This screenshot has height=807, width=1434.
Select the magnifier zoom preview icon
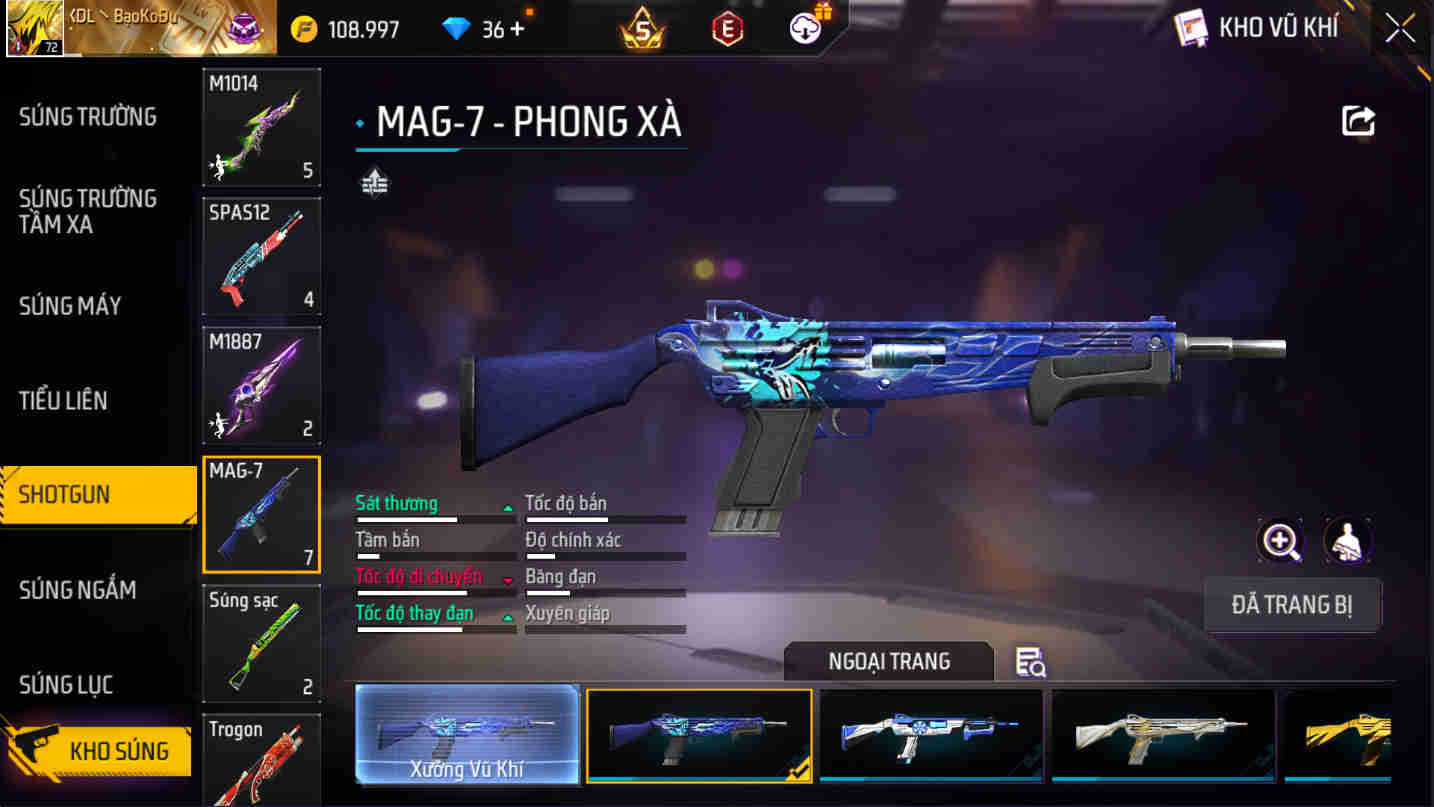(x=1281, y=540)
